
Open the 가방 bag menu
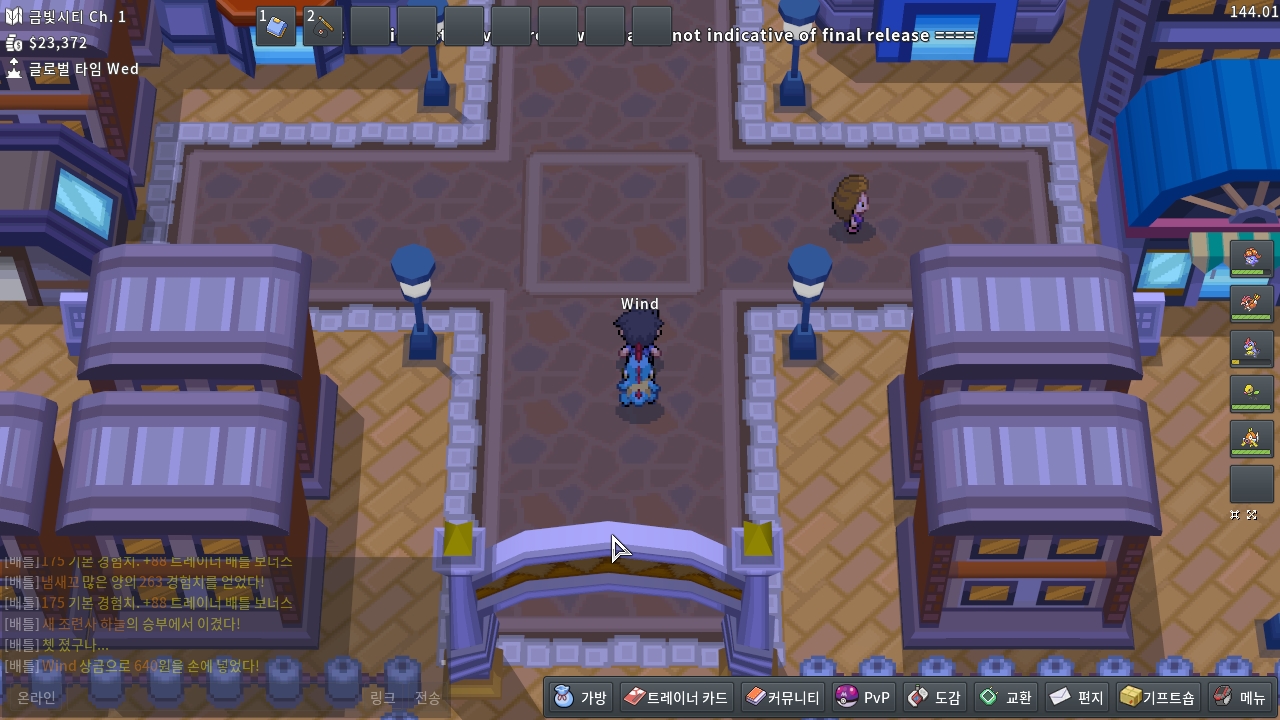tap(581, 697)
